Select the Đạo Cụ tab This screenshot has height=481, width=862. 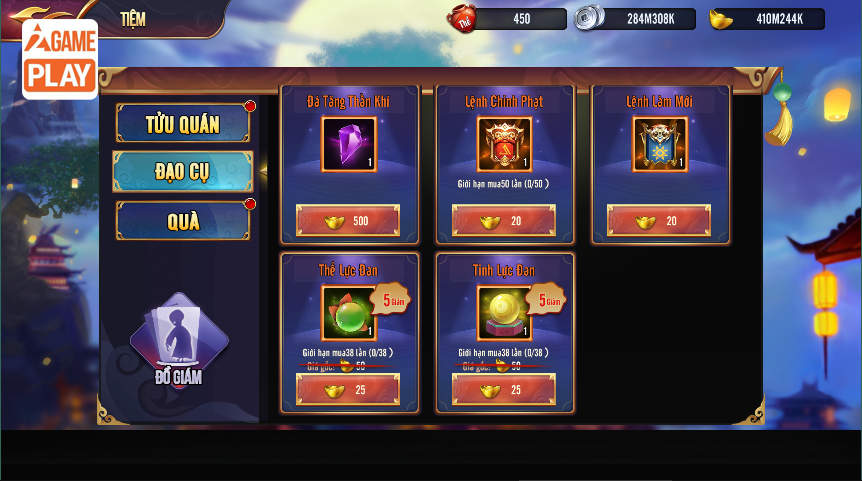(x=183, y=172)
